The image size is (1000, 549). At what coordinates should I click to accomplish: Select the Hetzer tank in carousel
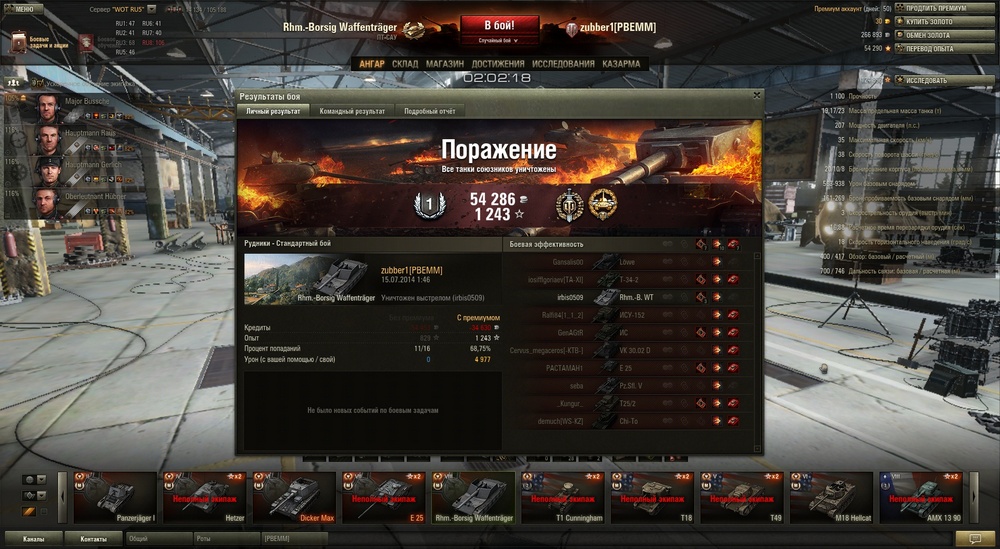[x=206, y=497]
